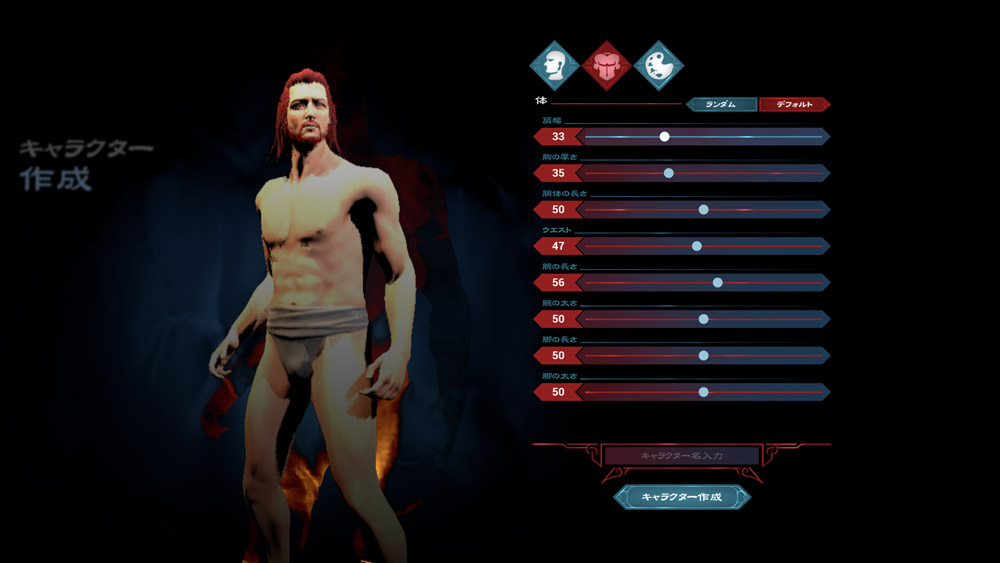
Task: Open the color palette tab
Action: pos(658,66)
